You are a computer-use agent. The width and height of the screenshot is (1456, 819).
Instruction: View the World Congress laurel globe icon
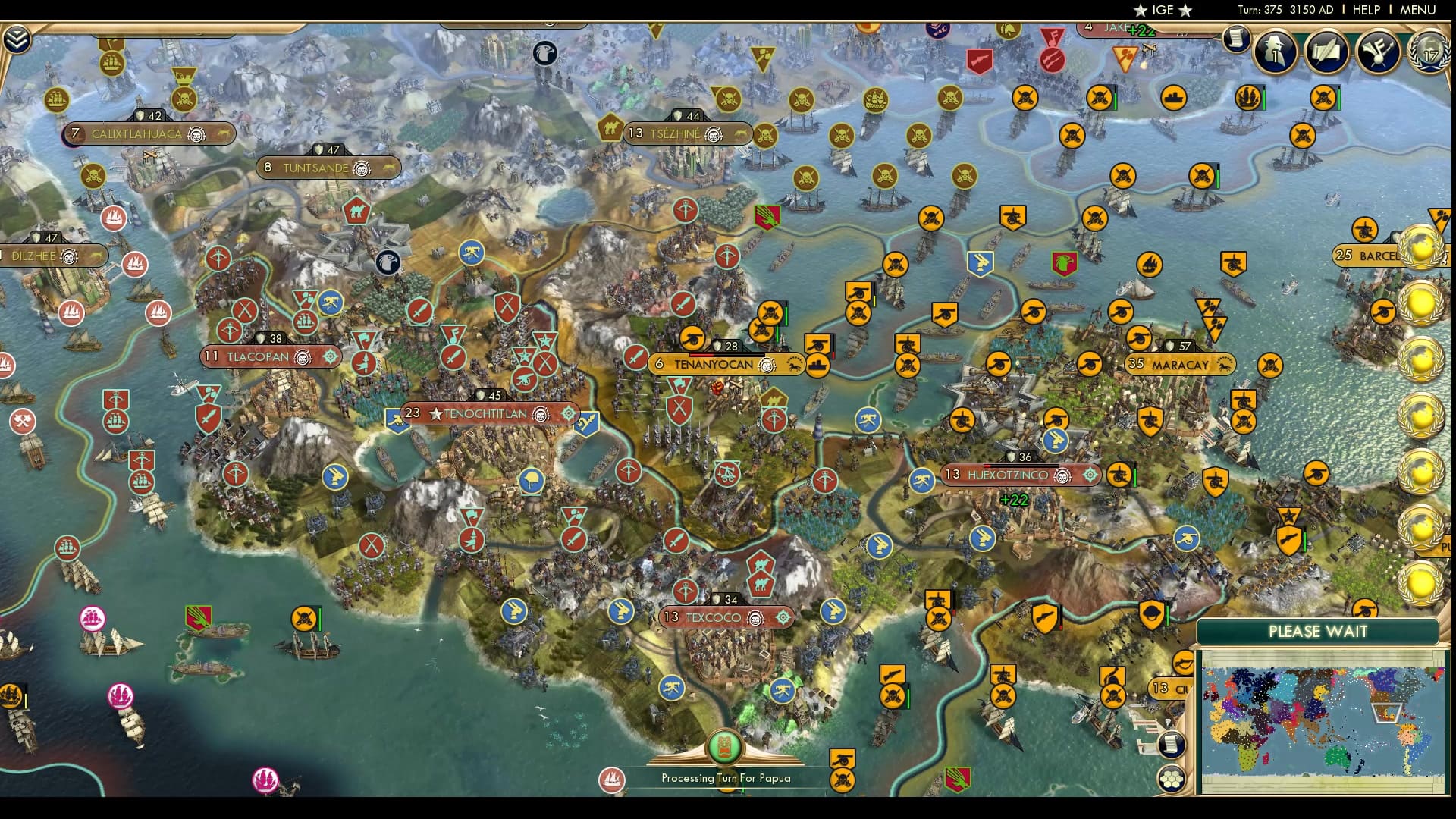(x=1428, y=55)
